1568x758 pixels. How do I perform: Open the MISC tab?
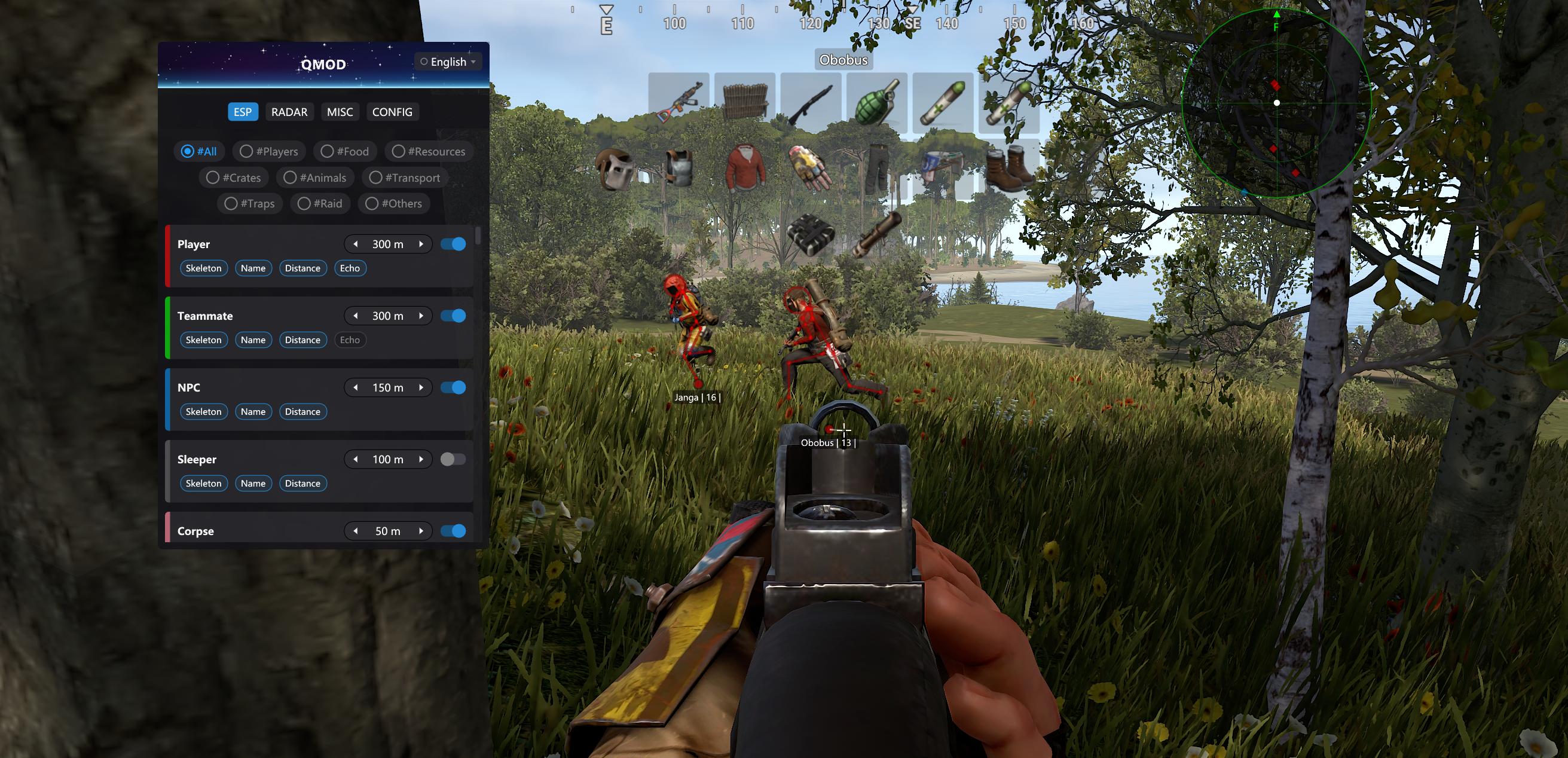point(340,112)
